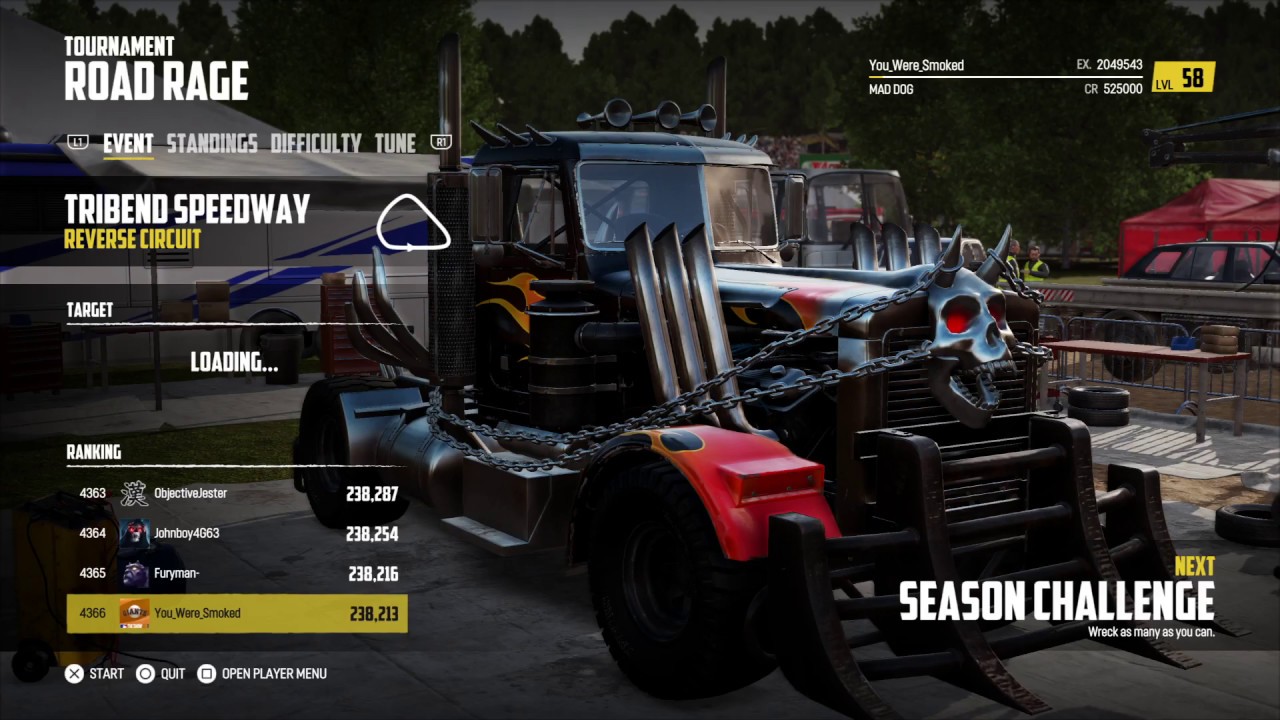Switch to the Event tab
The image size is (1280, 720).
pos(128,144)
